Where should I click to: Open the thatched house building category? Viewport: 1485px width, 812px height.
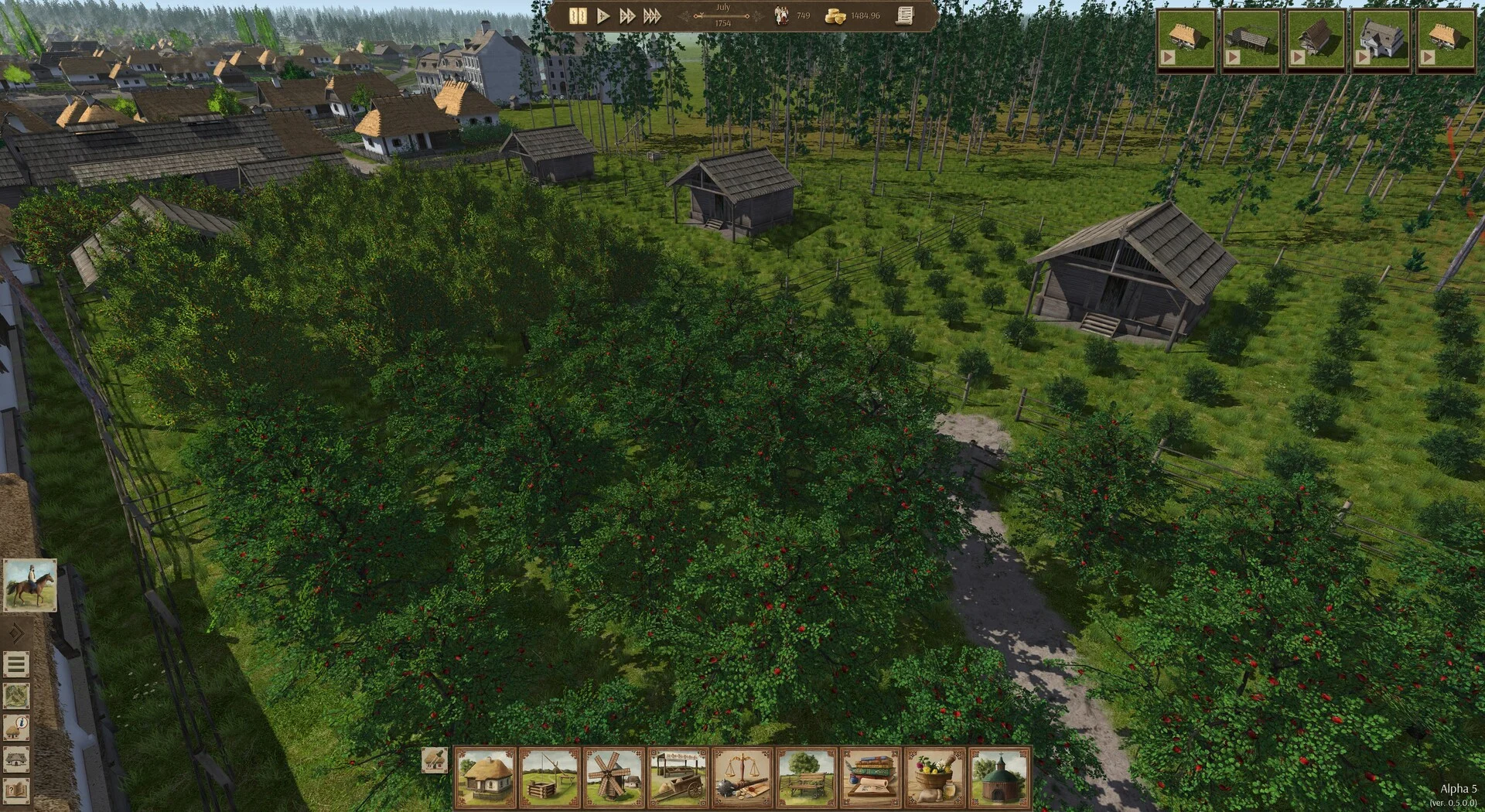point(485,777)
